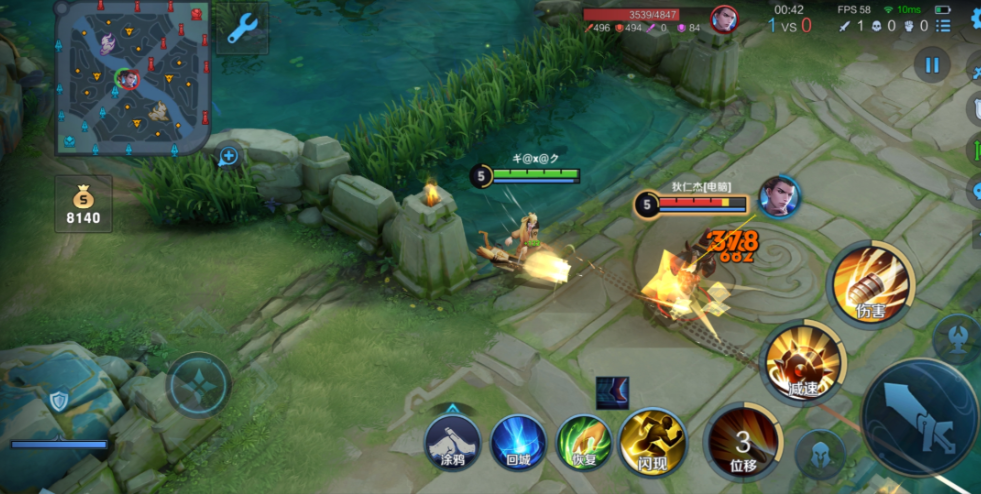Screen dimensions: 981x494
Task: Tap the tower-attack button above the sword
Action: point(957,338)
